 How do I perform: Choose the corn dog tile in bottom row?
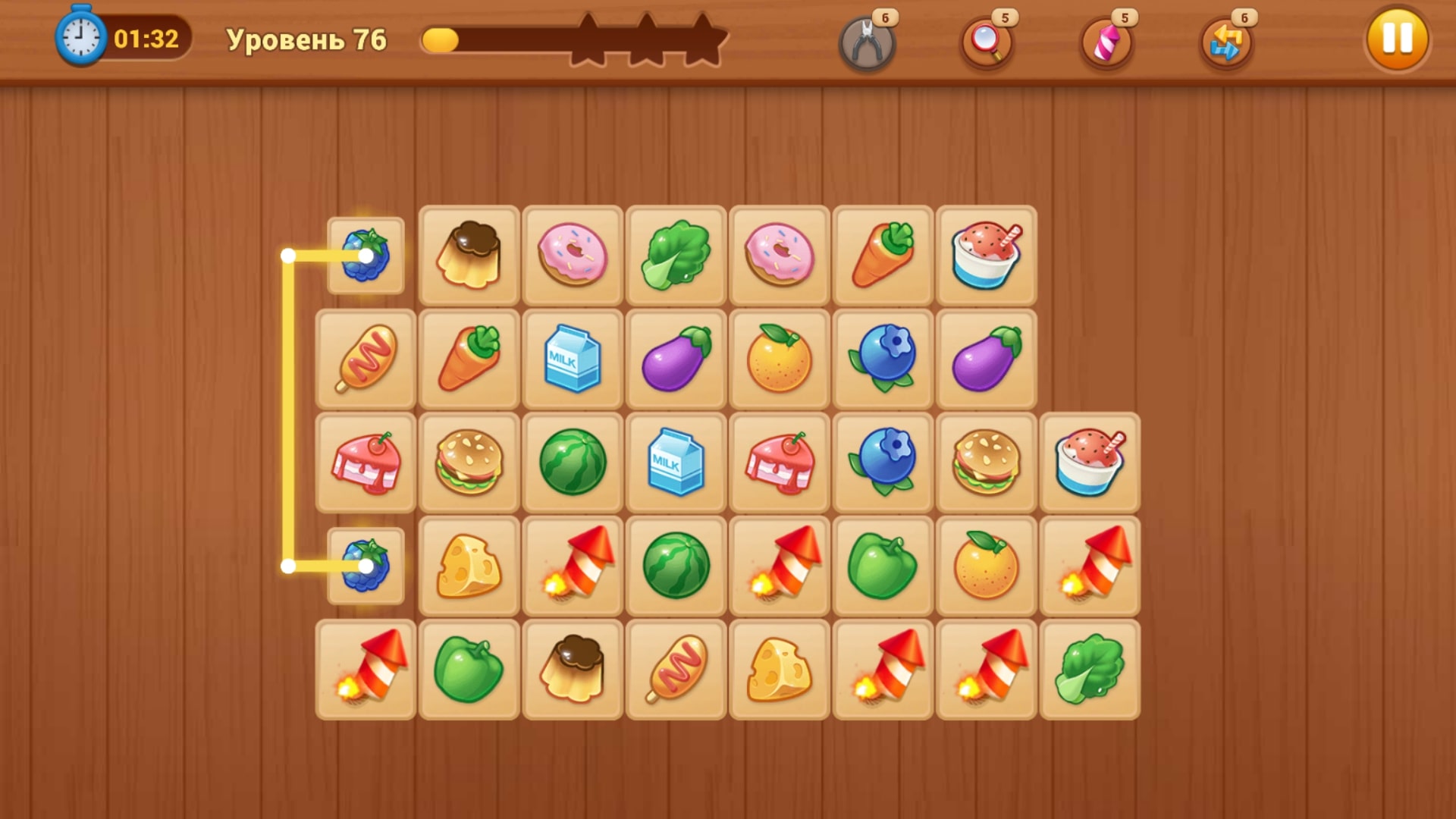click(676, 669)
